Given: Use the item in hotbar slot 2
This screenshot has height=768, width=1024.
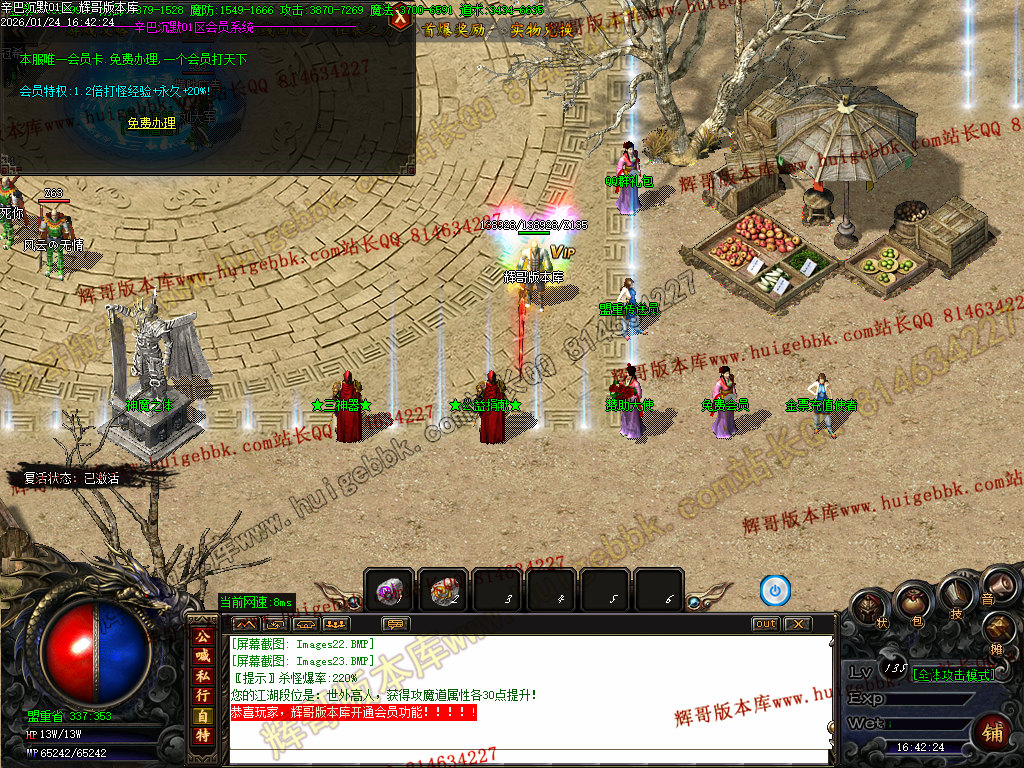Looking at the screenshot, I should pos(443,591).
